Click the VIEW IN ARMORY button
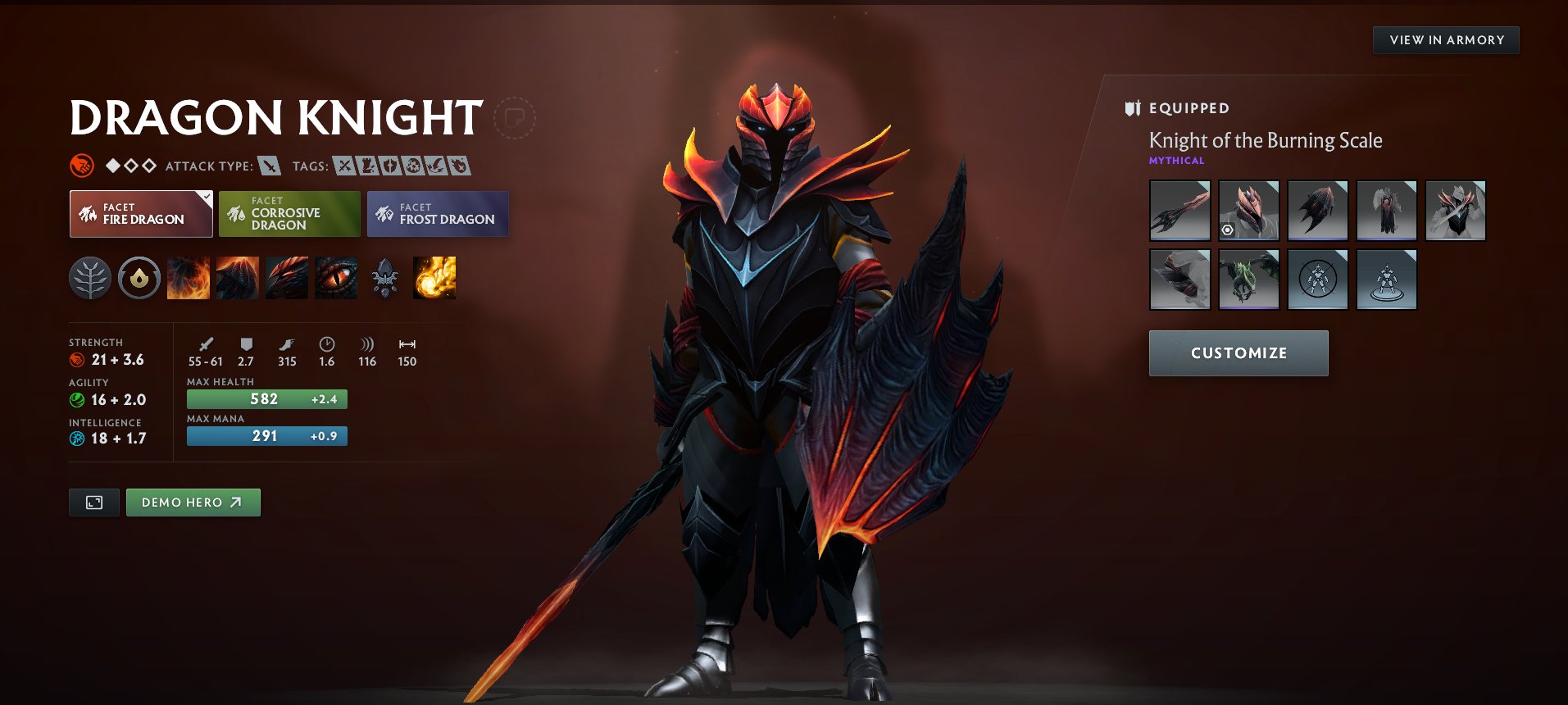Screen dimensions: 1568x705 coord(1446,39)
